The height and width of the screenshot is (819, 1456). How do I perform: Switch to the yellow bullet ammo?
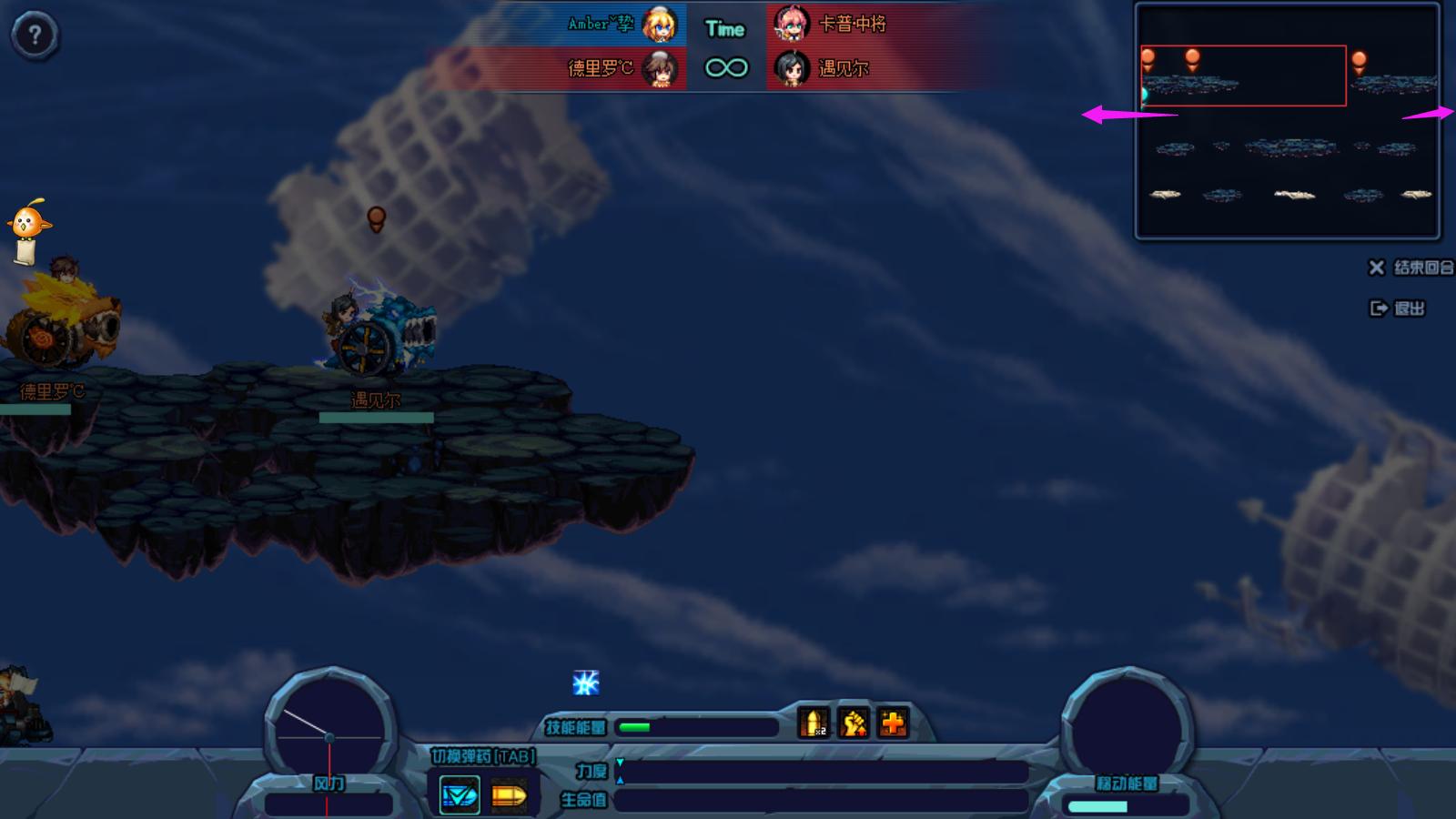click(509, 796)
